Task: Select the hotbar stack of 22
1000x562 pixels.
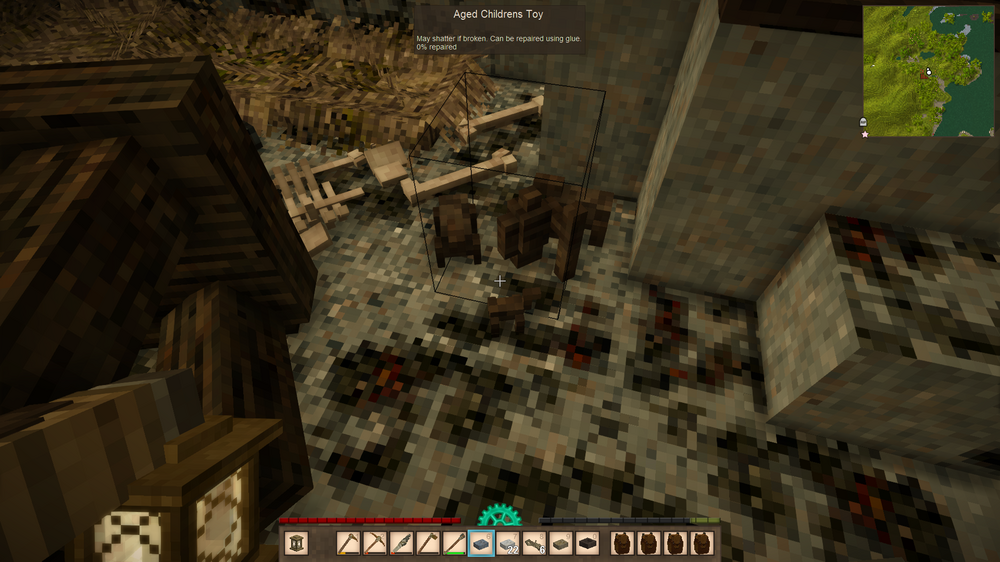Action: coord(508,543)
